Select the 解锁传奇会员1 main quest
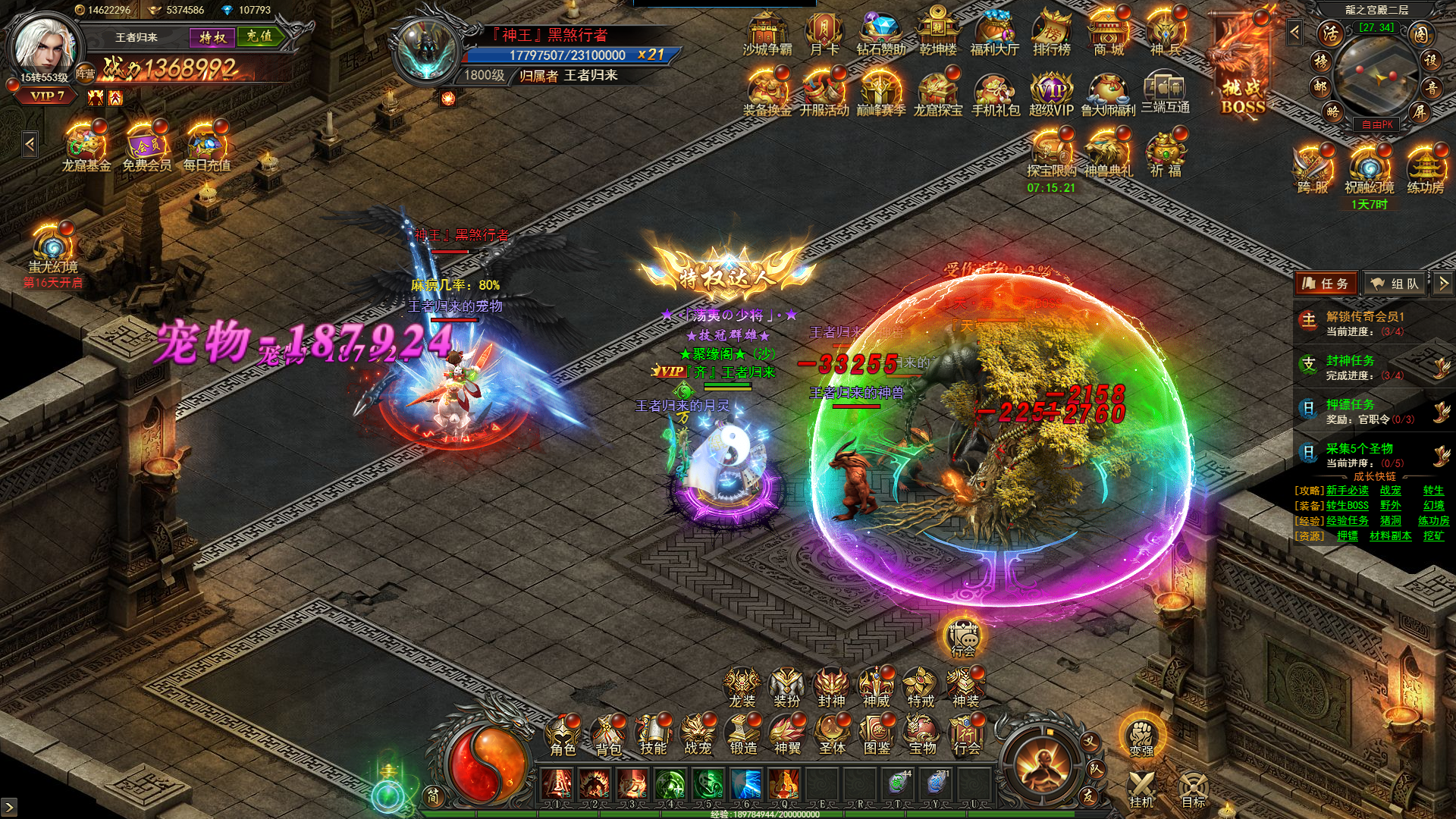Viewport: 1456px width, 819px height. click(x=1365, y=323)
